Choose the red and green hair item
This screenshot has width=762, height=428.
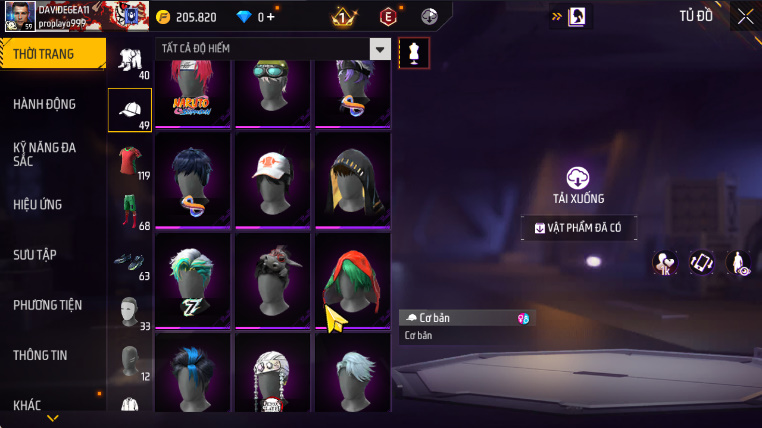click(351, 279)
